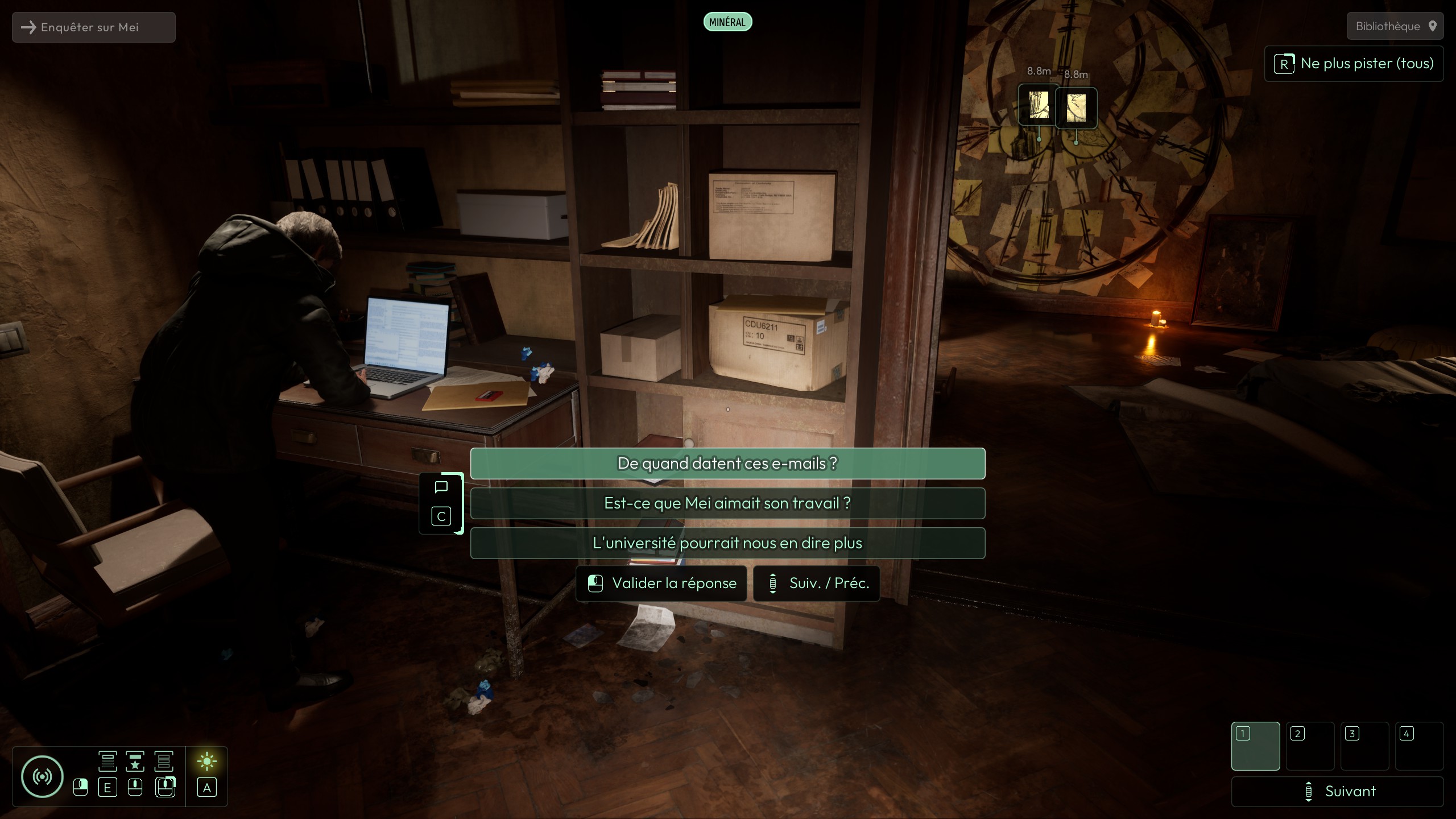
Task: Click the Bibliothèque location indicator
Action: [x=1395, y=26]
